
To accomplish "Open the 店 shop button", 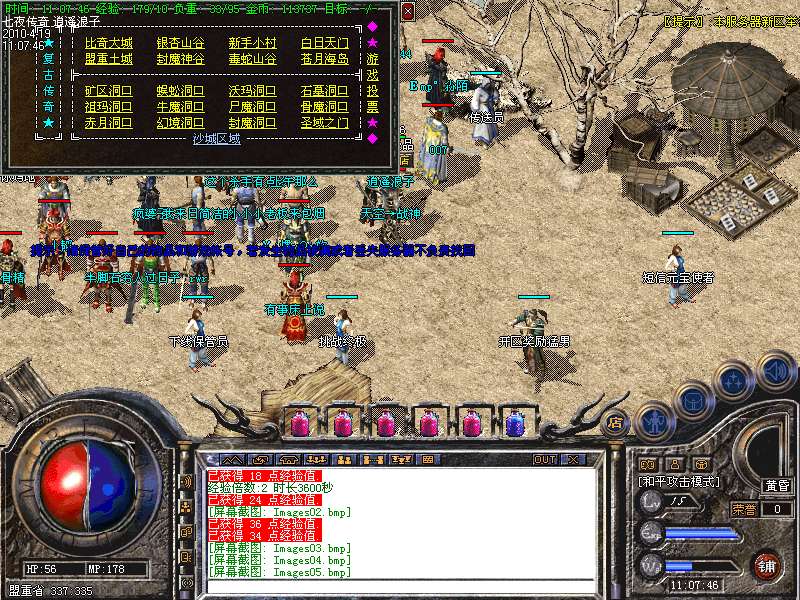I will (x=616, y=423).
